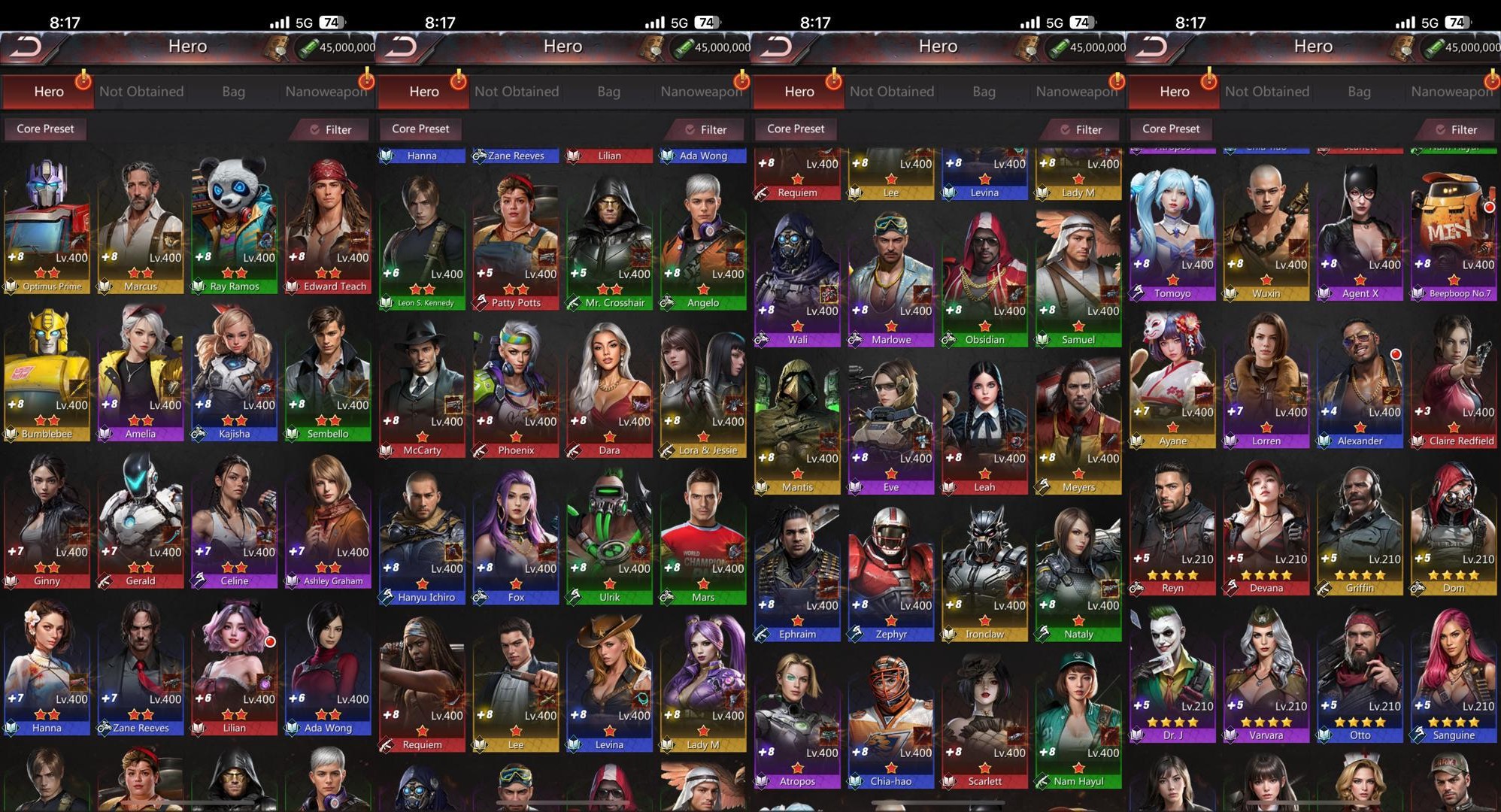1501x812 pixels.
Task: Open Leon S. Kennedy's hero card
Action: pos(422,242)
